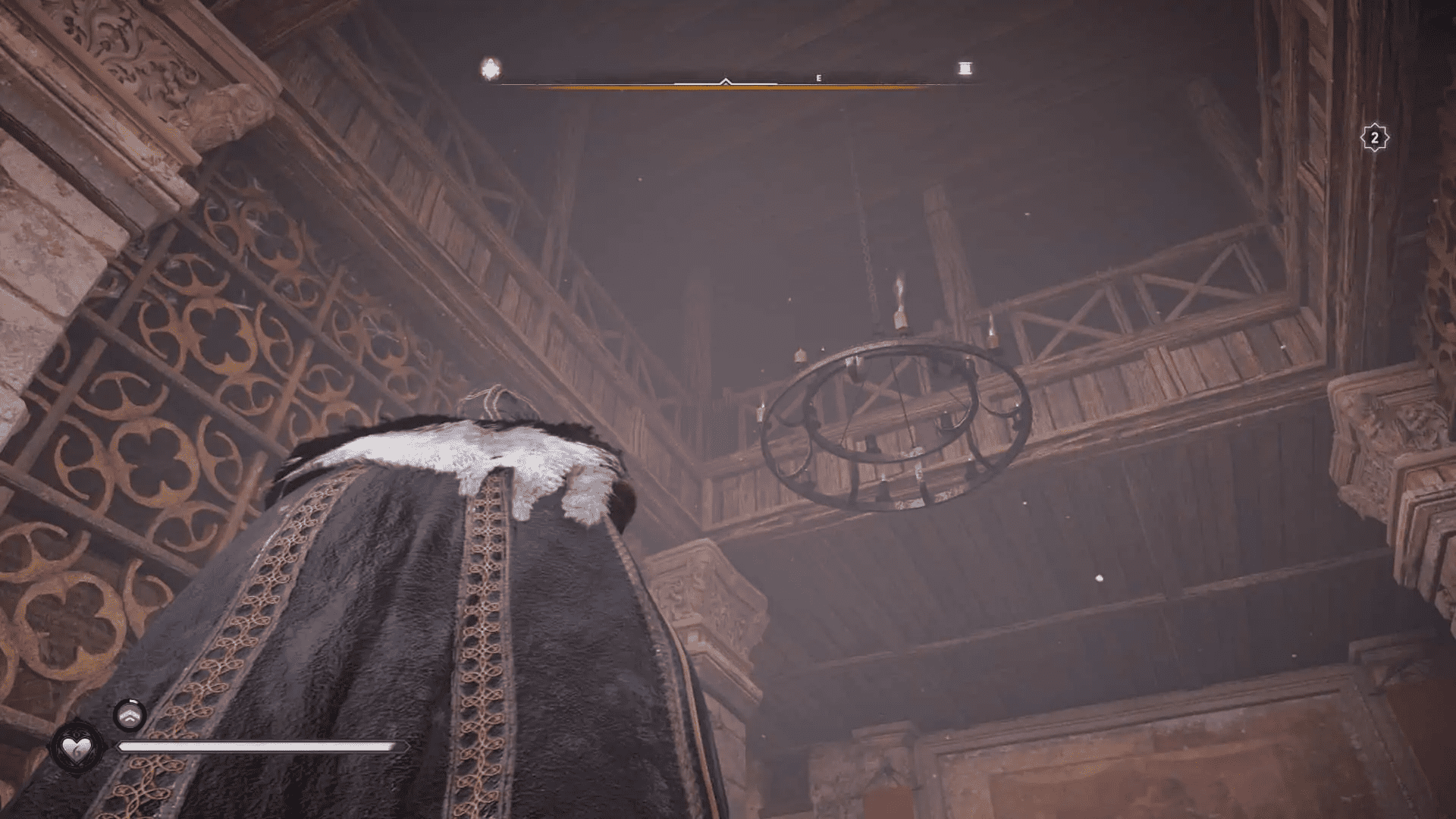Screen dimensions: 1456x819
Task: Click the star-shaped level 2 badge
Action: point(1374,136)
